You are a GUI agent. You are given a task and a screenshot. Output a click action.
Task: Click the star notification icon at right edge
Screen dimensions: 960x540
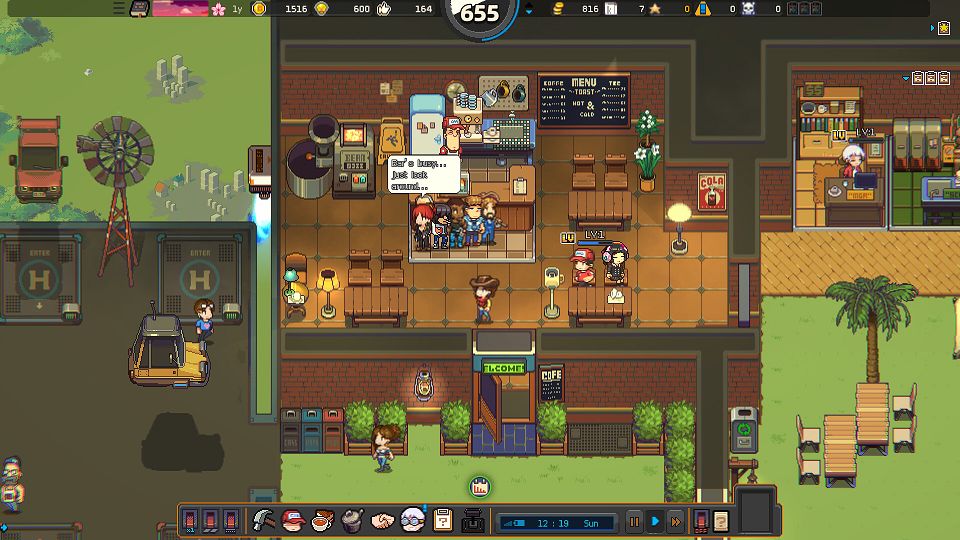pyautogui.click(x=944, y=28)
